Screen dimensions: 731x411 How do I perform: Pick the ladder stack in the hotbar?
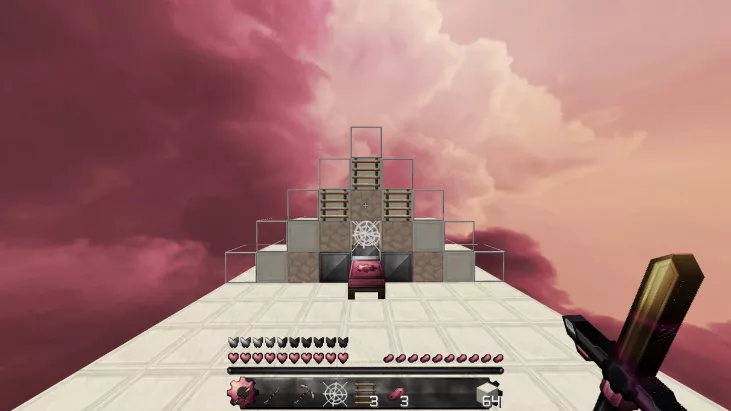[366, 393]
